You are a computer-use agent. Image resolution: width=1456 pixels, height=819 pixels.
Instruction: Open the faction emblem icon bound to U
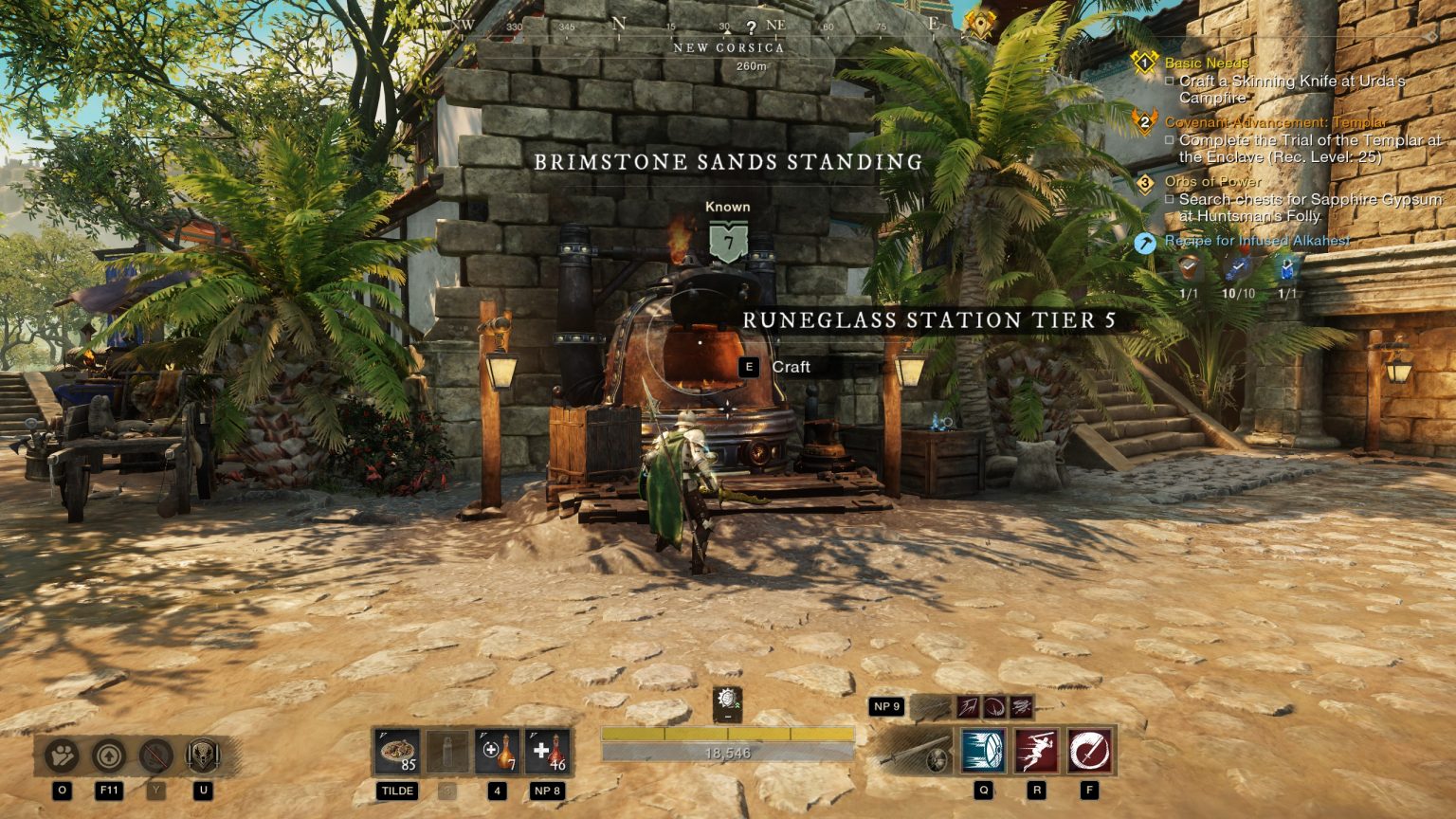[203, 755]
